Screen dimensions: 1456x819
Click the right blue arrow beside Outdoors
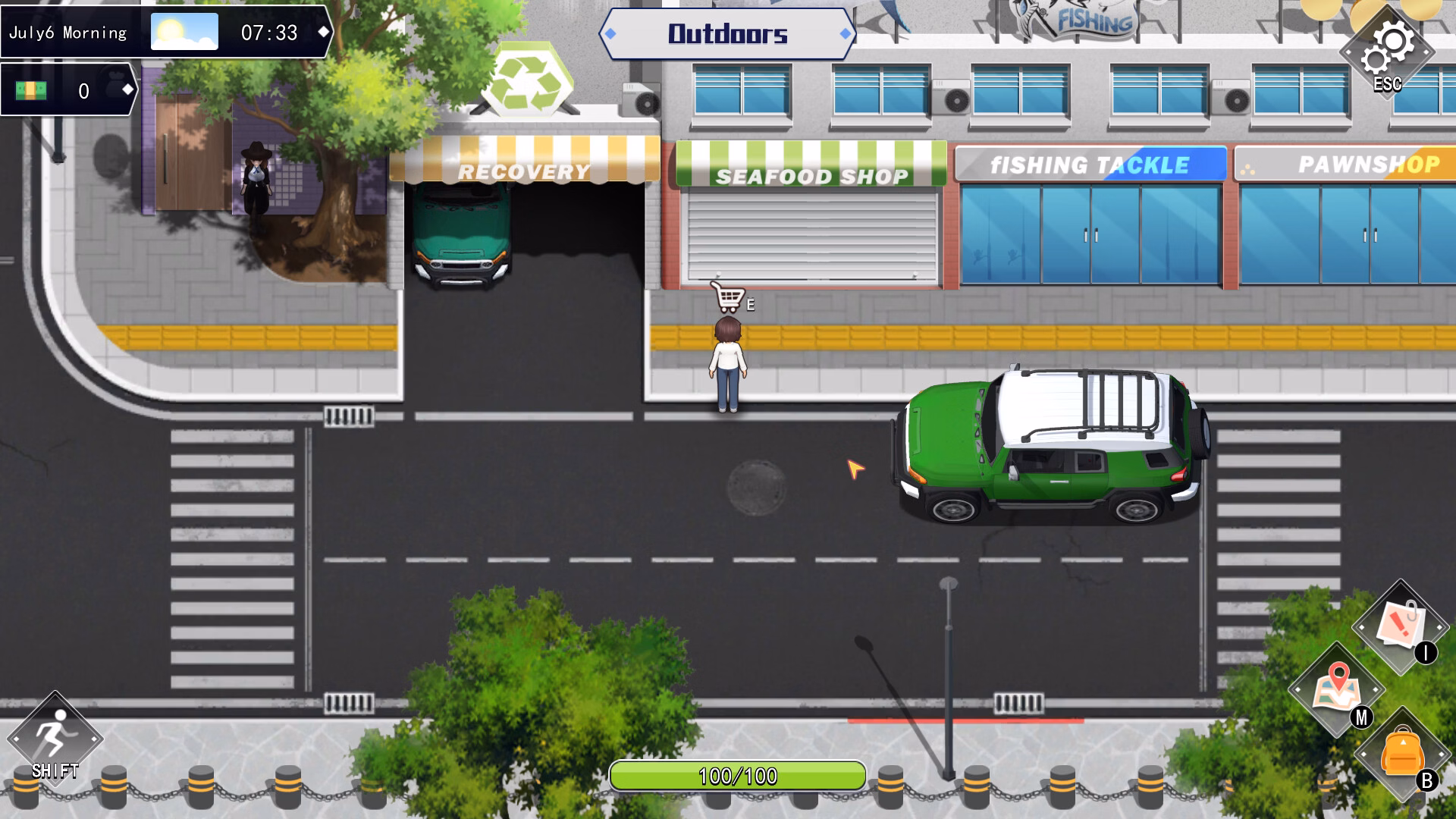844,33
